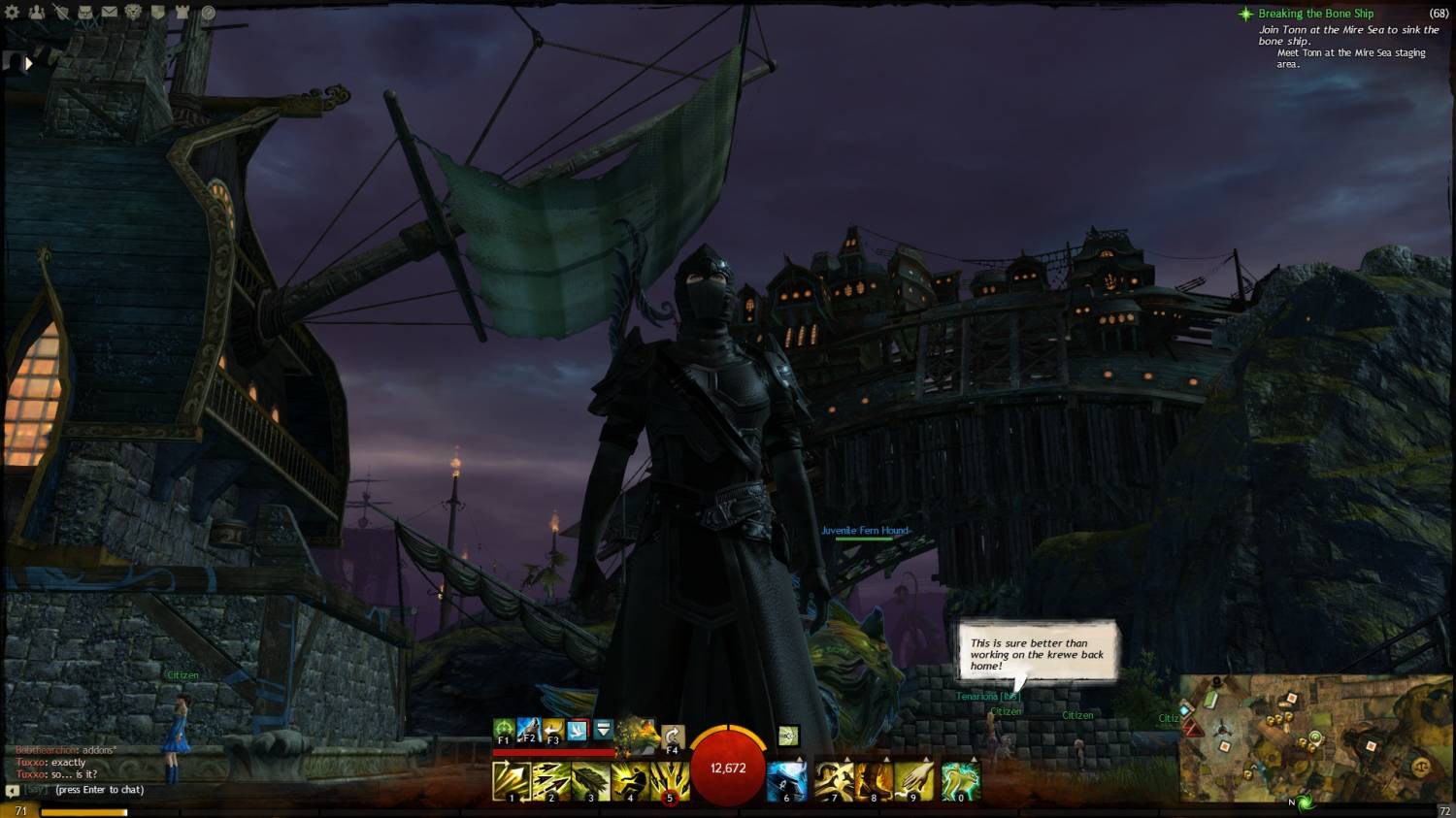Open the contacts and LFG icon
This screenshot has width=1456, height=818.
click(x=37, y=13)
